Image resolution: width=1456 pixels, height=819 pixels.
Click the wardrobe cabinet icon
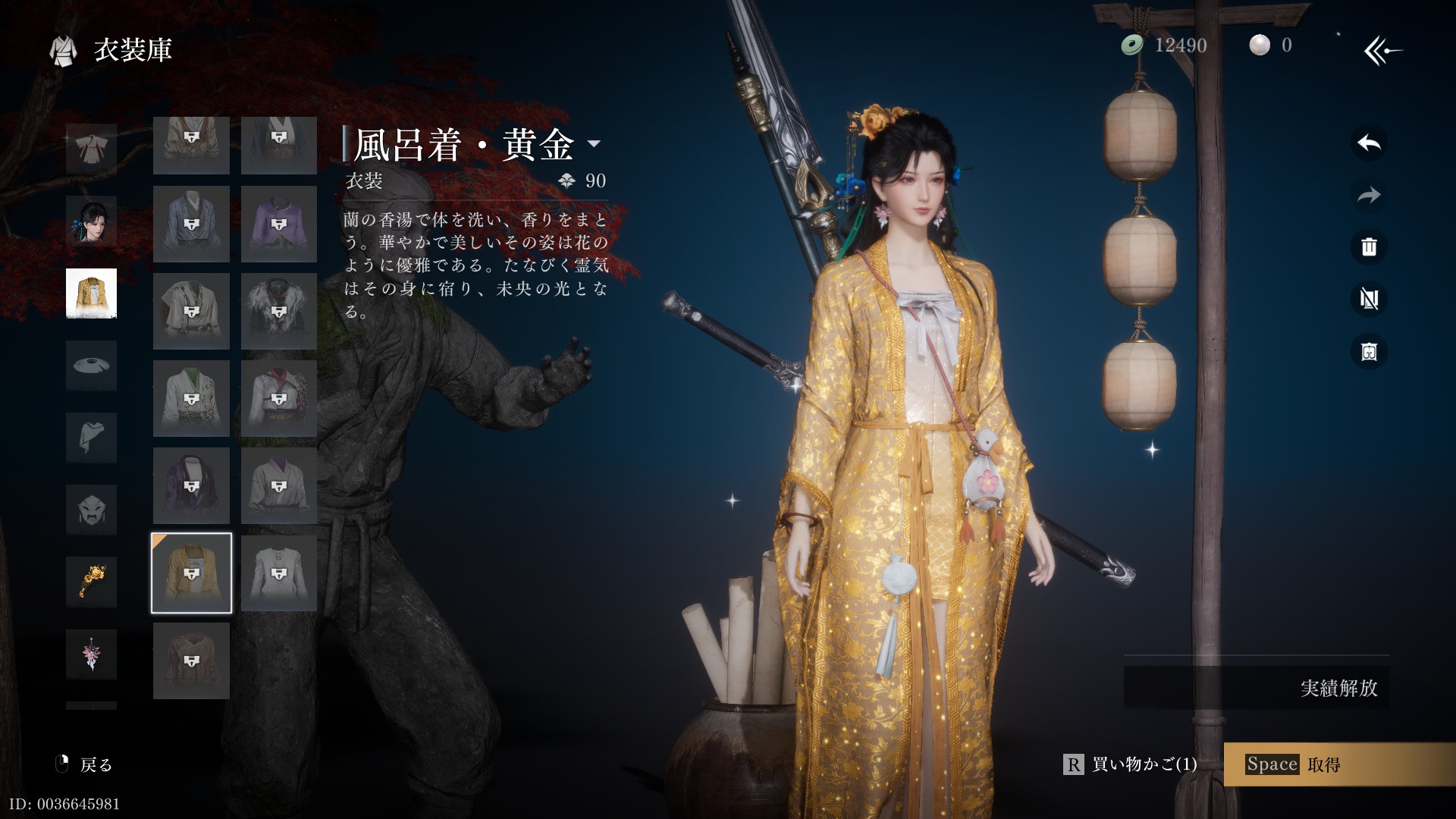1369,352
